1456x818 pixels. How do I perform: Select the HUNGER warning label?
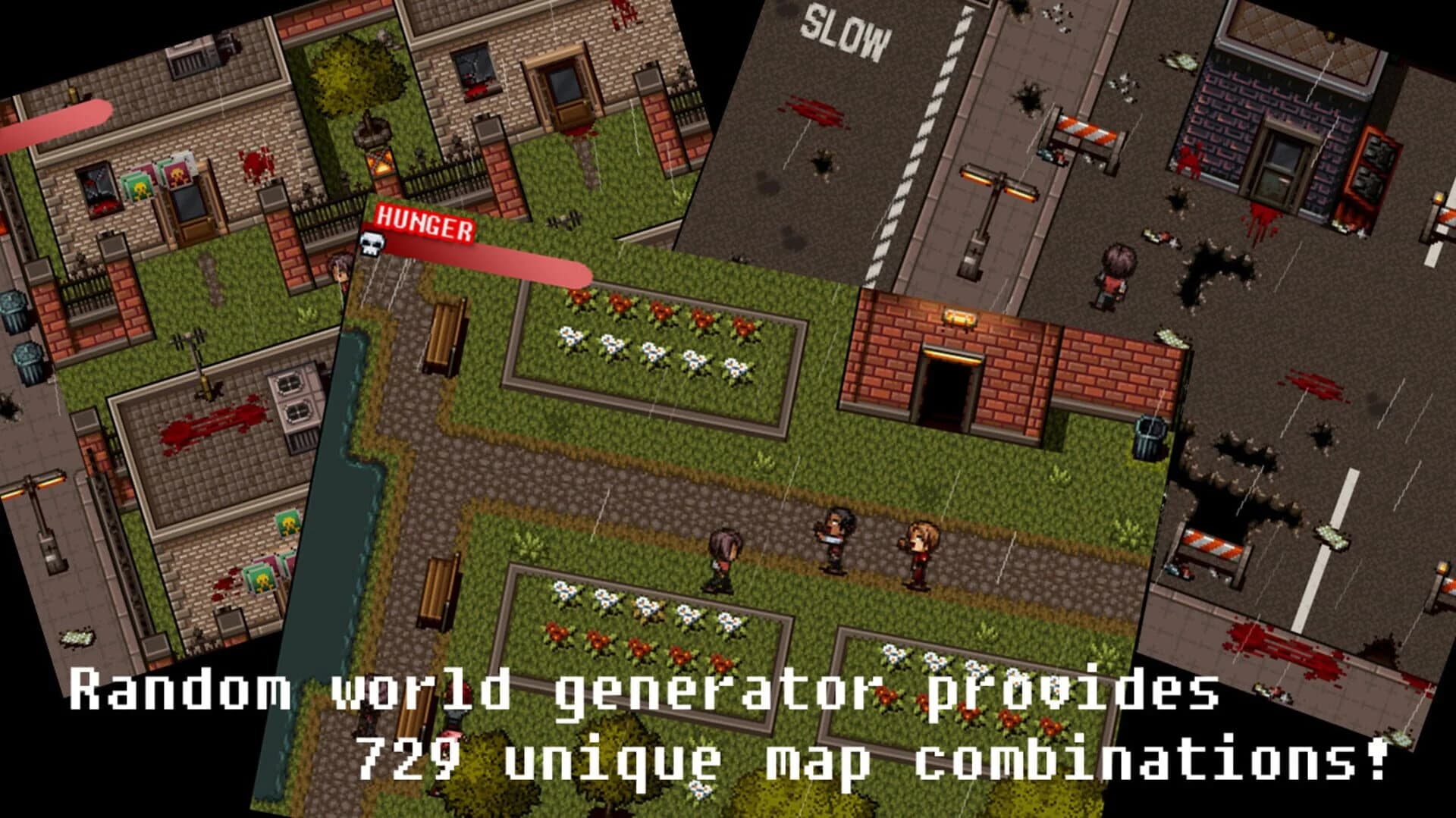[427, 224]
